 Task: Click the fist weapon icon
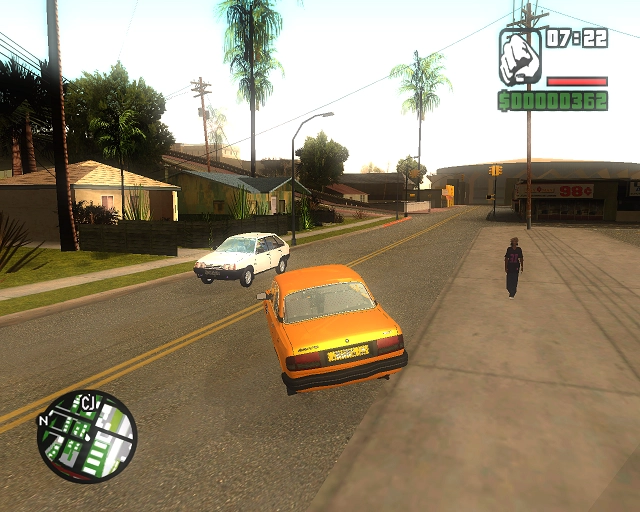pos(519,58)
